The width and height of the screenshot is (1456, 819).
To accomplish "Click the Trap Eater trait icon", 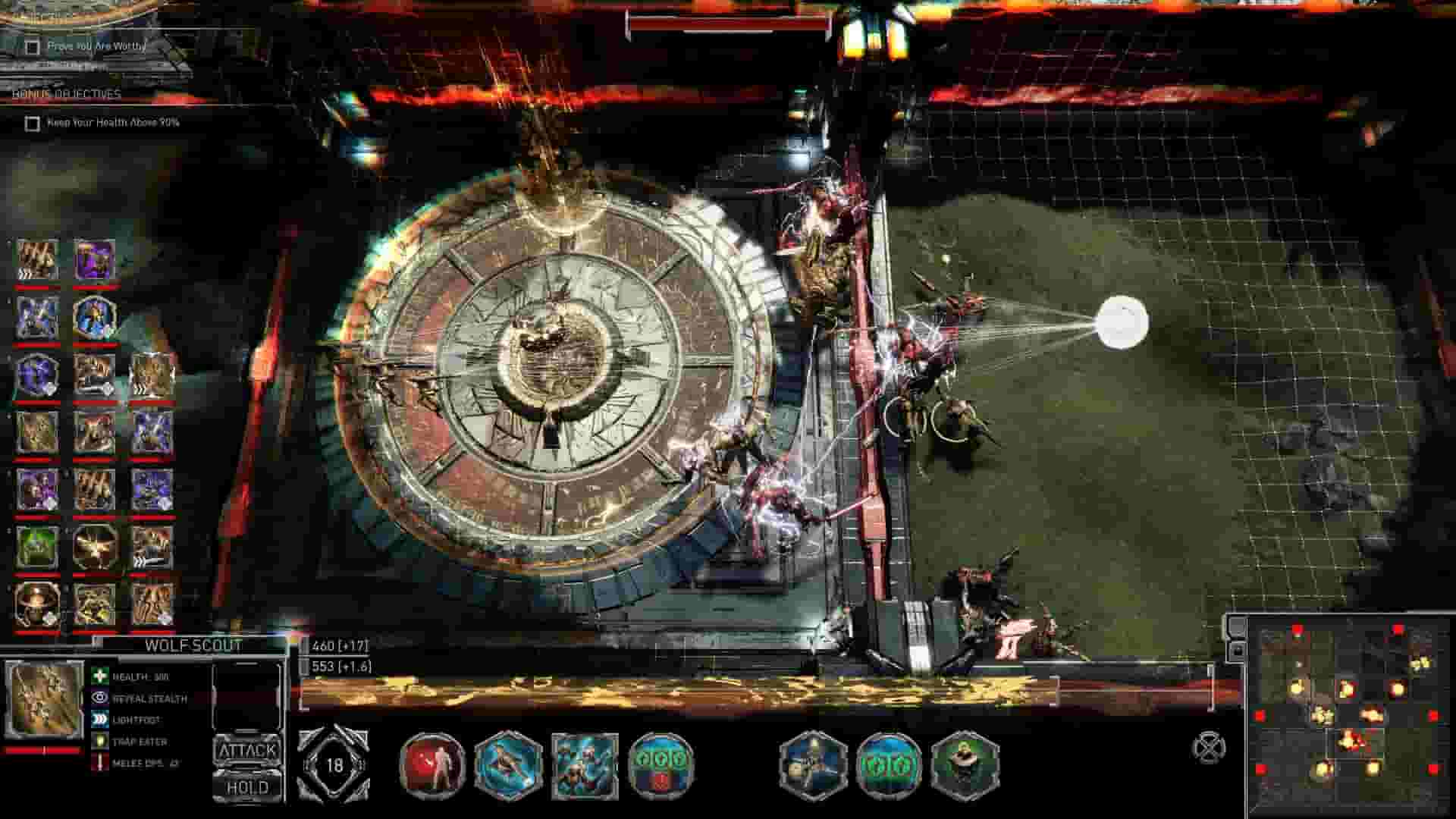I will [99, 742].
